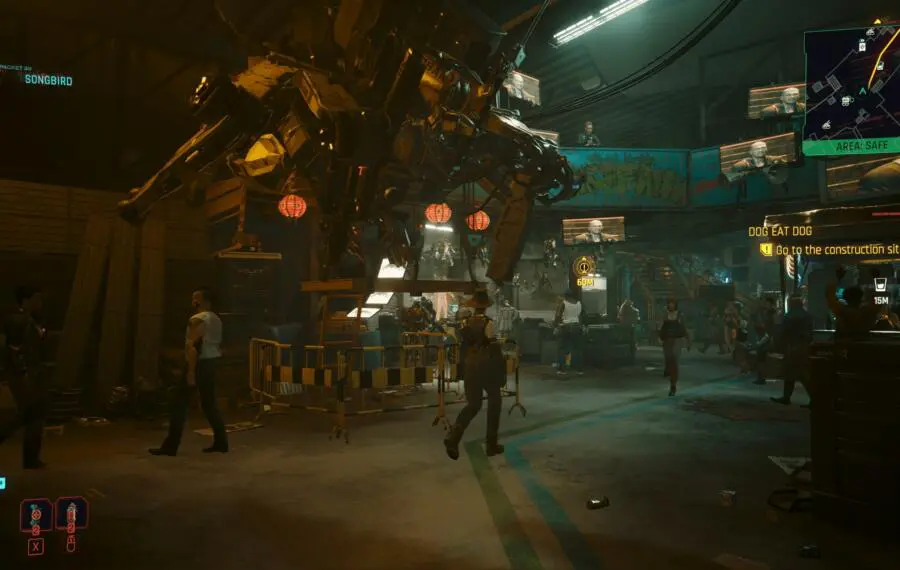The height and width of the screenshot is (570, 900).
Task: Click the Dog Eat Dog quest title
Action: coord(780,231)
